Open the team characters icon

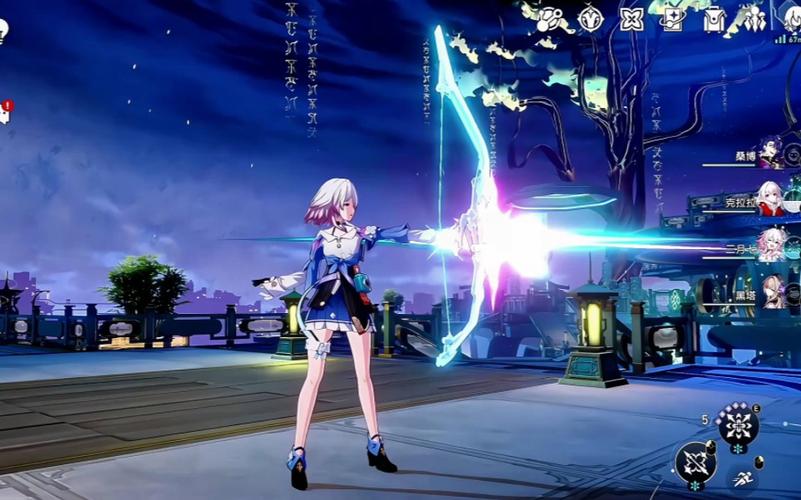753,18
